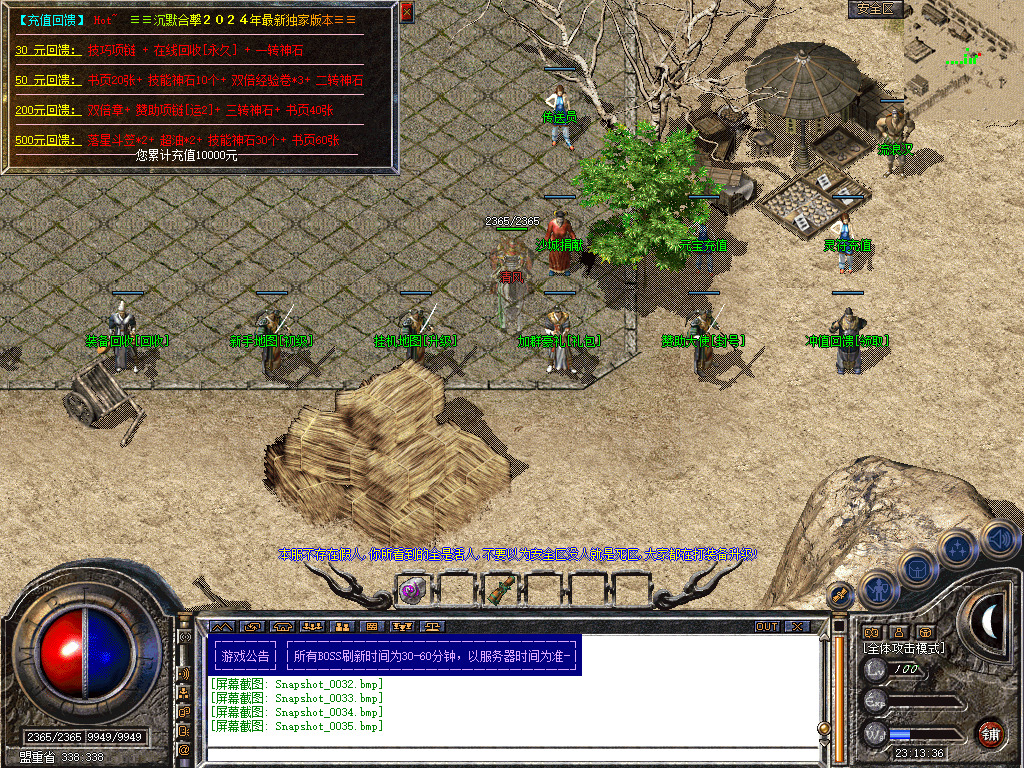The height and width of the screenshot is (768, 1024).
Task: Claim the 50元回馈 reward link
Action: coord(46,80)
